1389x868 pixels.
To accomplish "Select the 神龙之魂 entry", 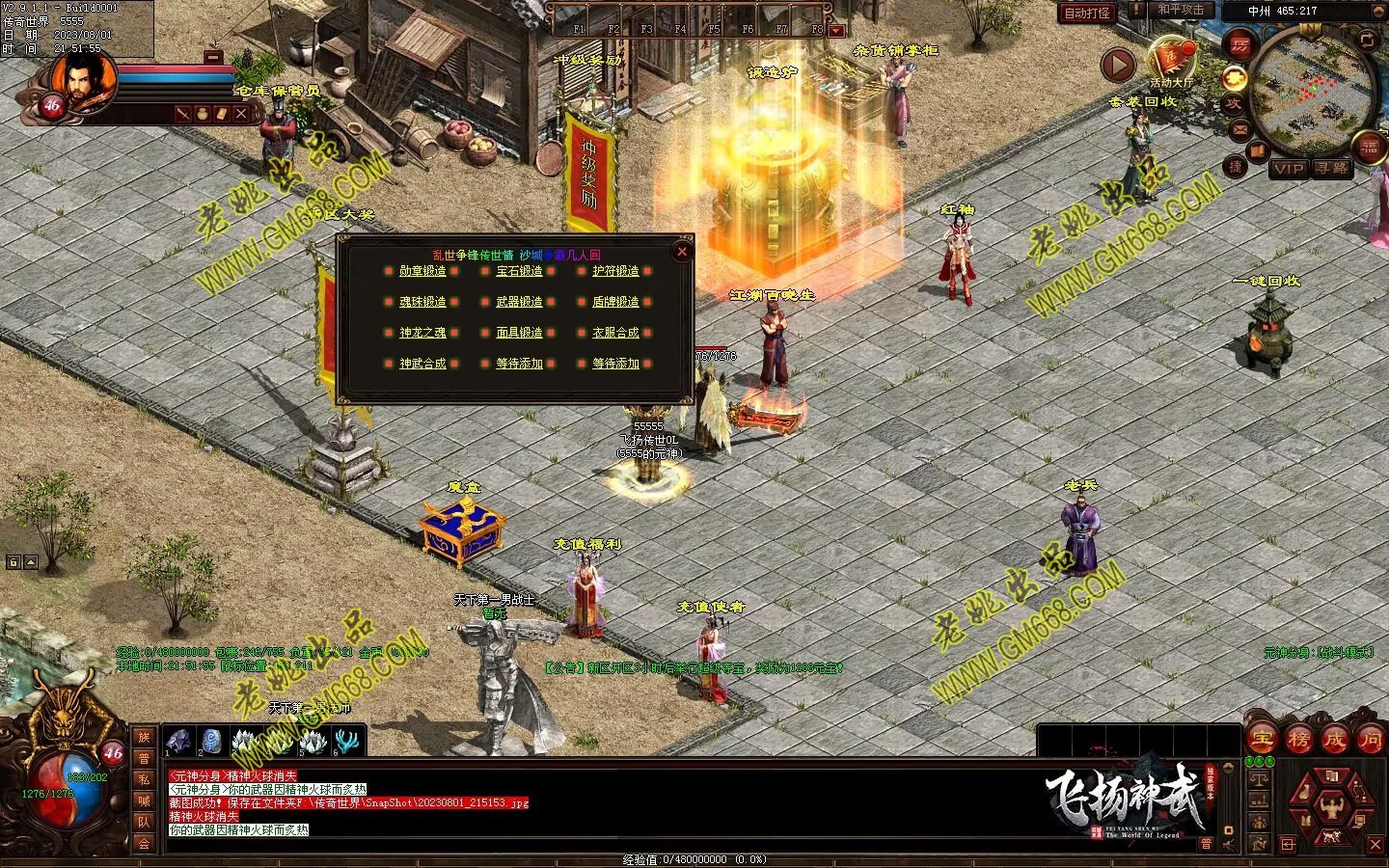I will [x=422, y=333].
